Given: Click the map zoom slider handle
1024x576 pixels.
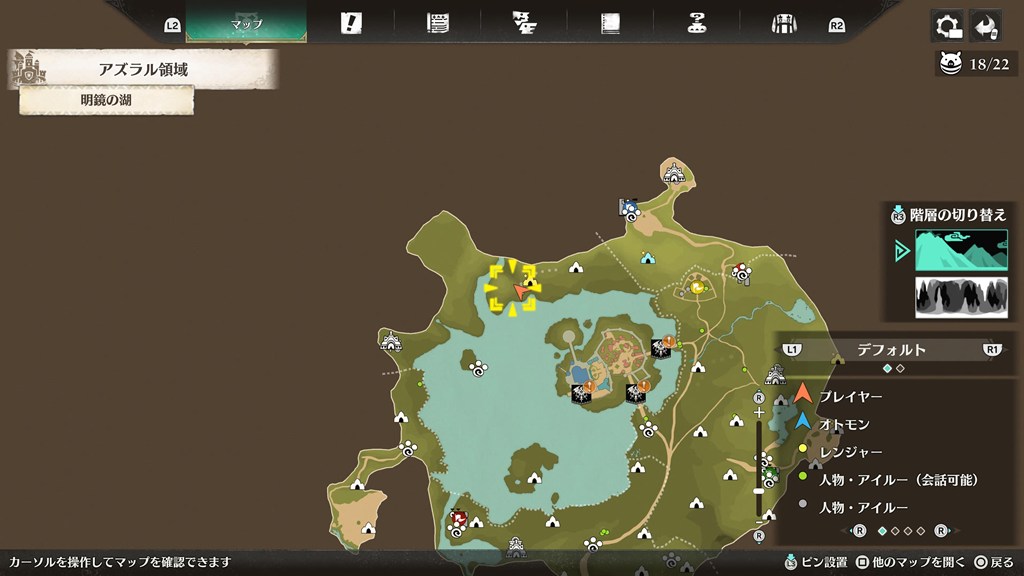Looking at the screenshot, I should pos(759,491).
